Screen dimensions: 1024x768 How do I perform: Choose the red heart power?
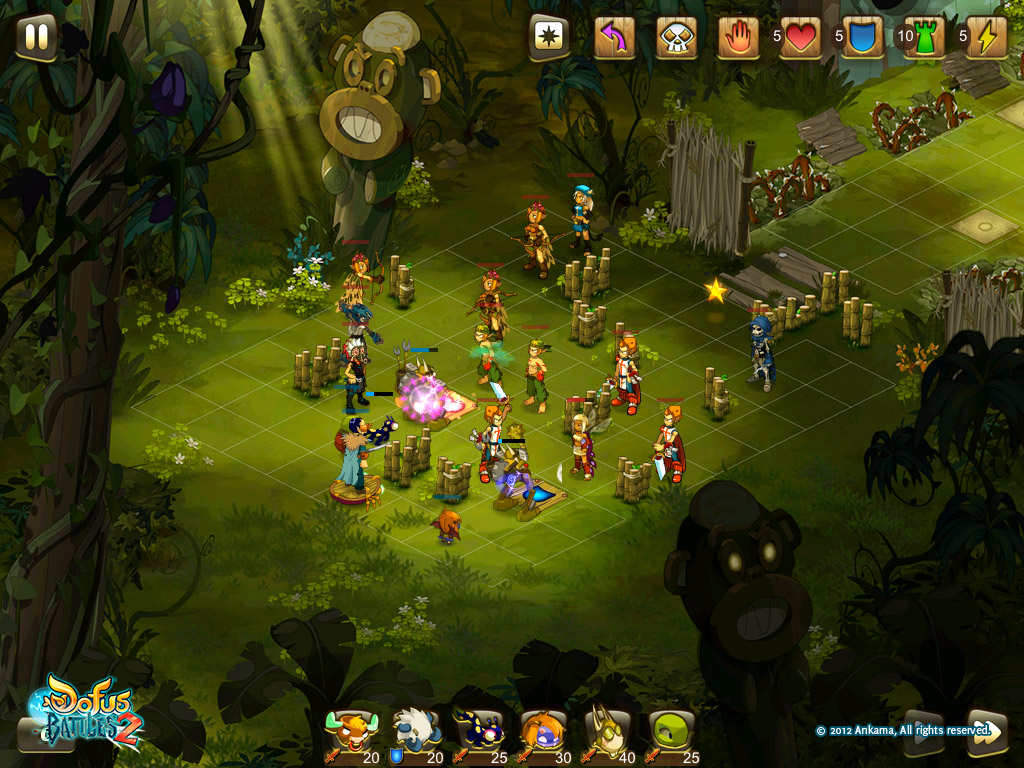801,38
